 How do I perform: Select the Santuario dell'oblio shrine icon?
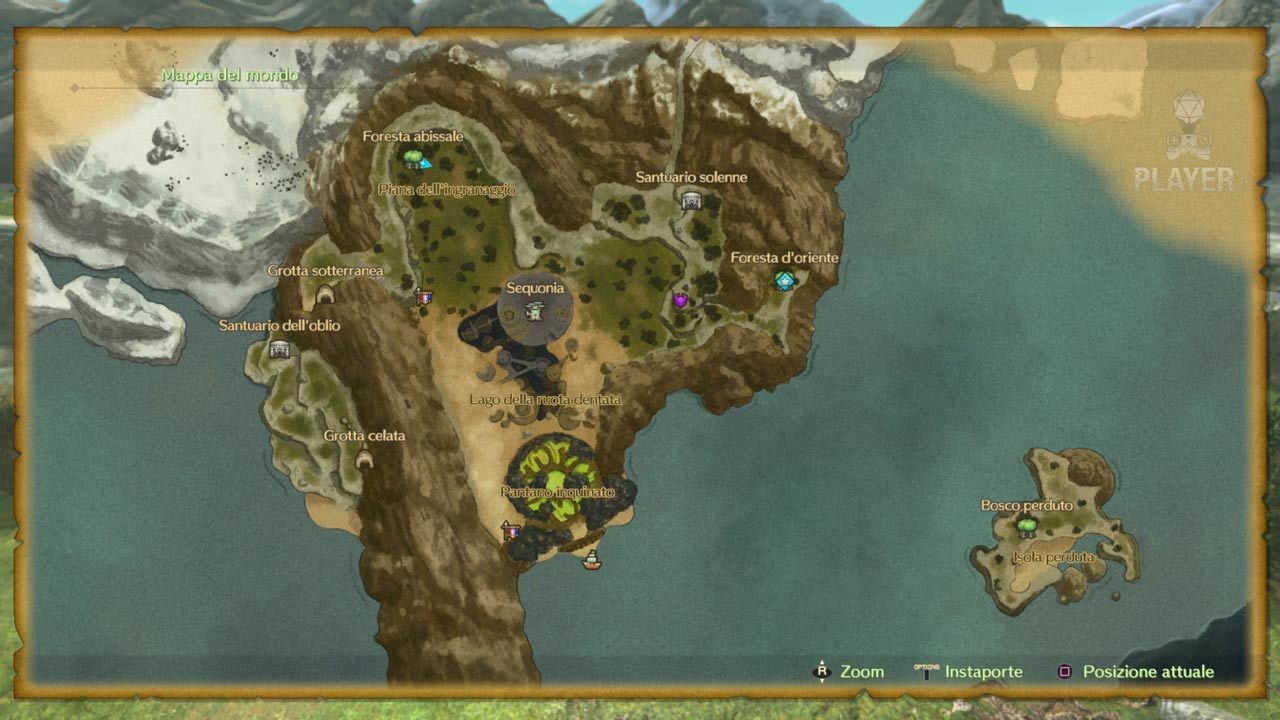(279, 349)
